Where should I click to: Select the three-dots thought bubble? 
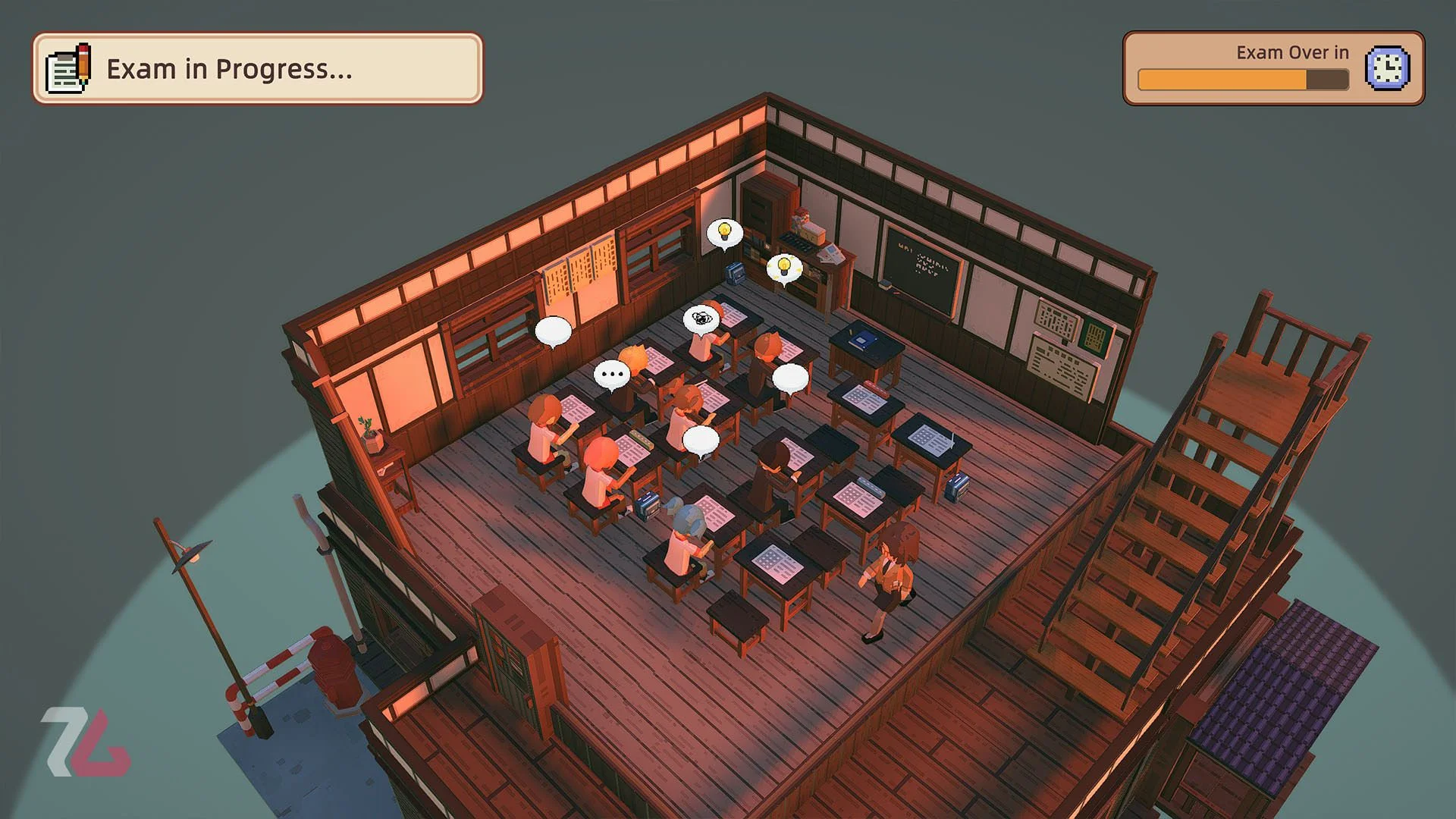click(x=611, y=374)
